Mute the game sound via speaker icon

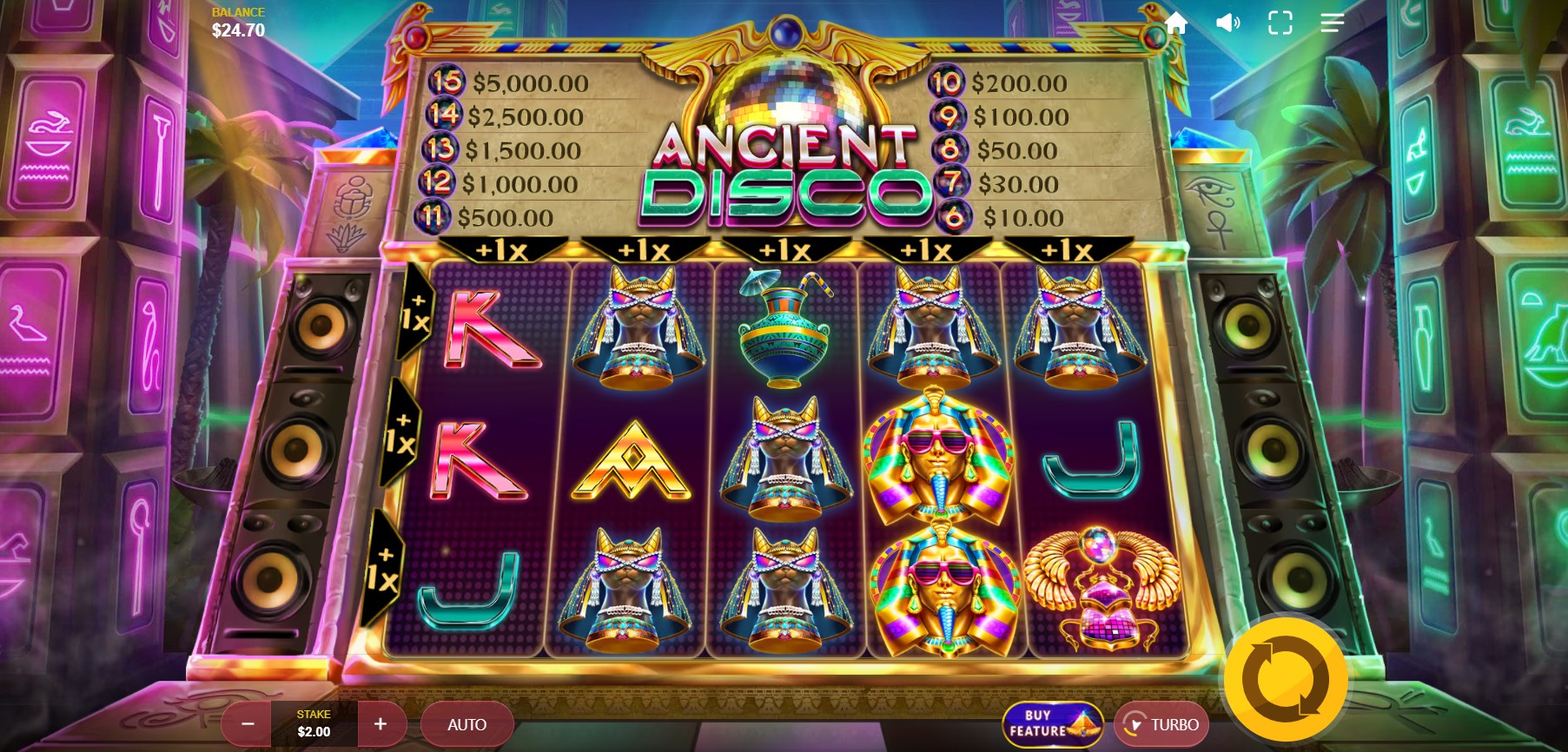coord(1227,23)
